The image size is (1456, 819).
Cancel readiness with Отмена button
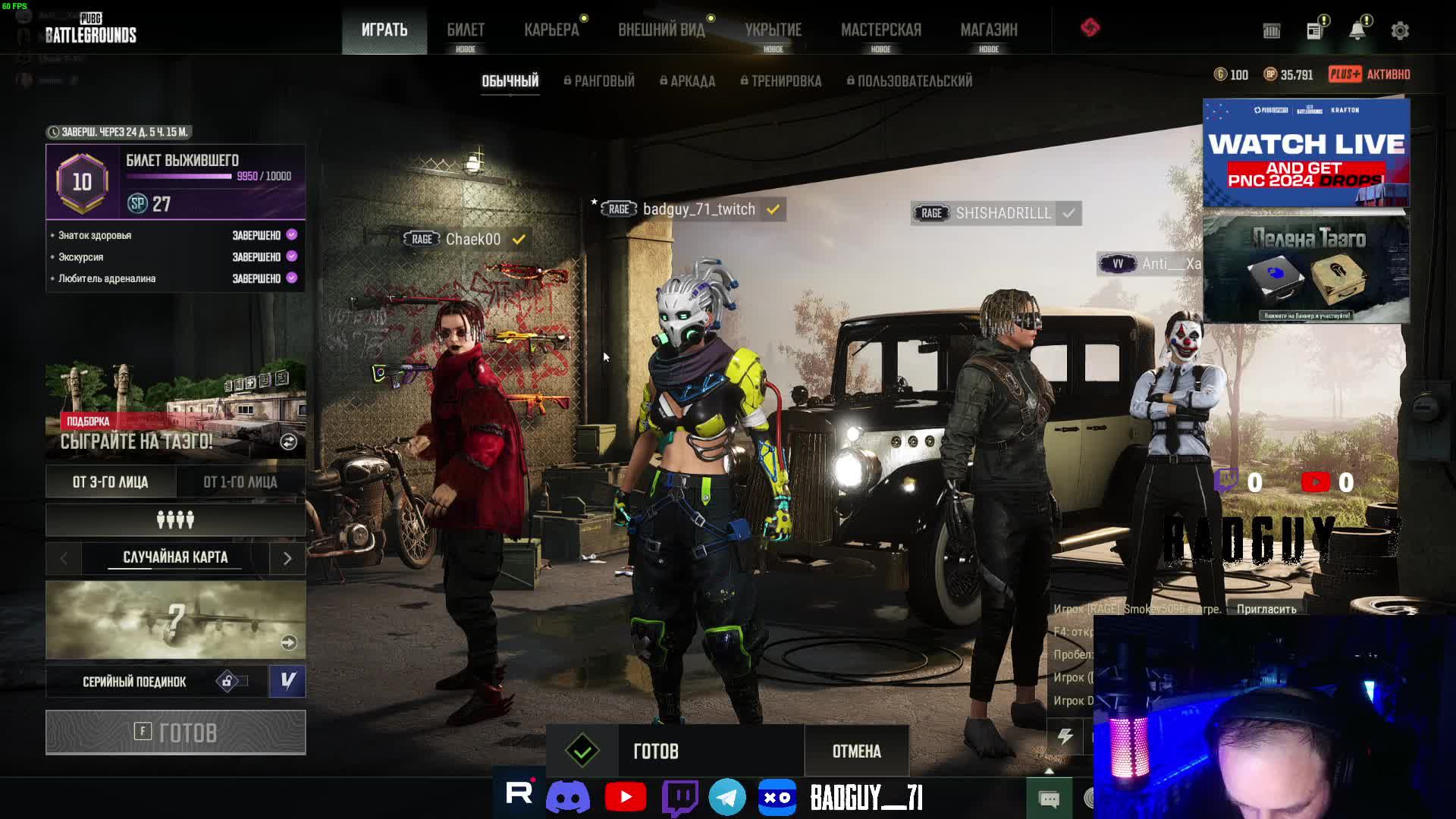(856, 752)
